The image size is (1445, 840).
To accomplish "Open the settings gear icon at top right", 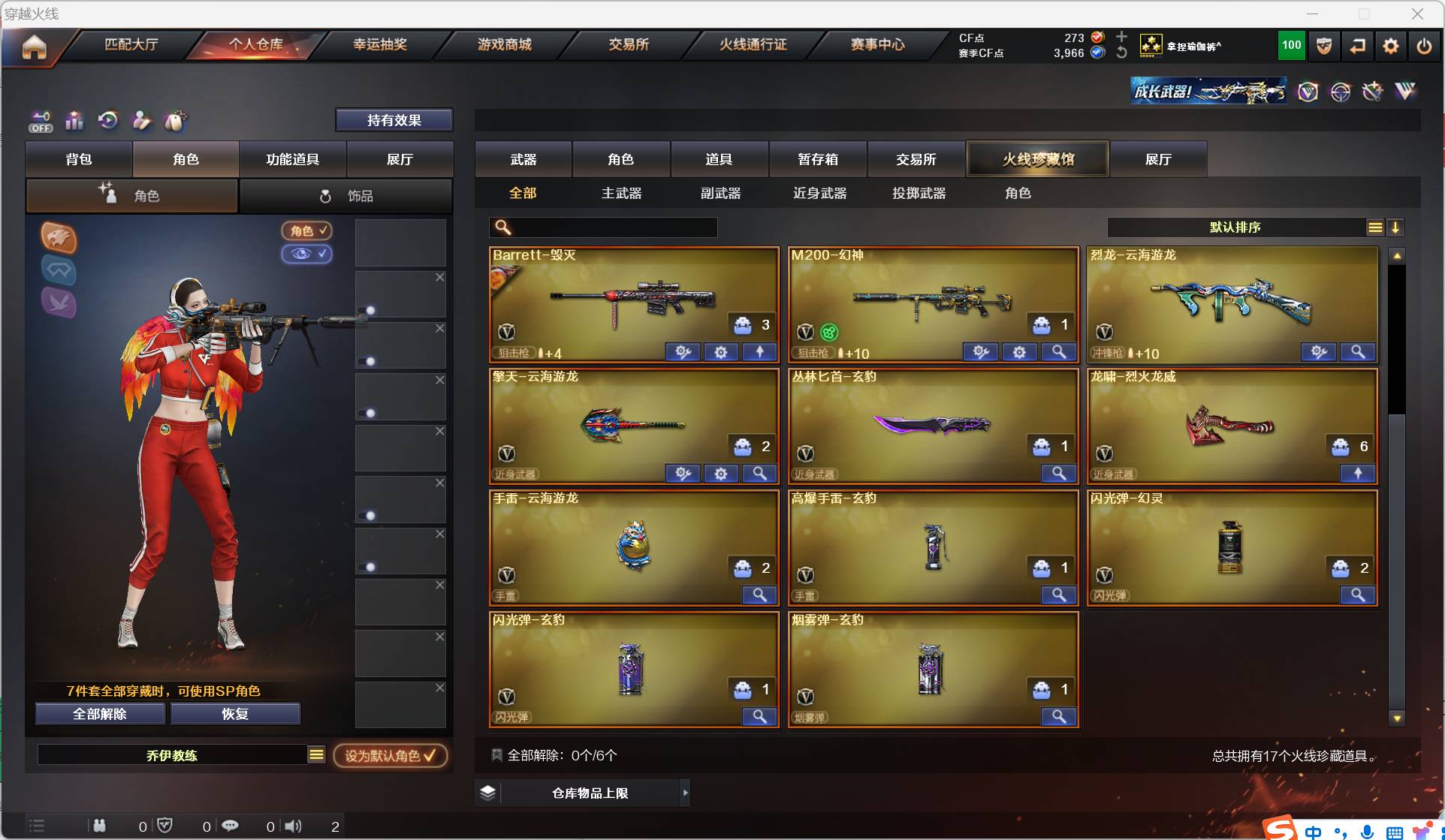I will point(1390,46).
